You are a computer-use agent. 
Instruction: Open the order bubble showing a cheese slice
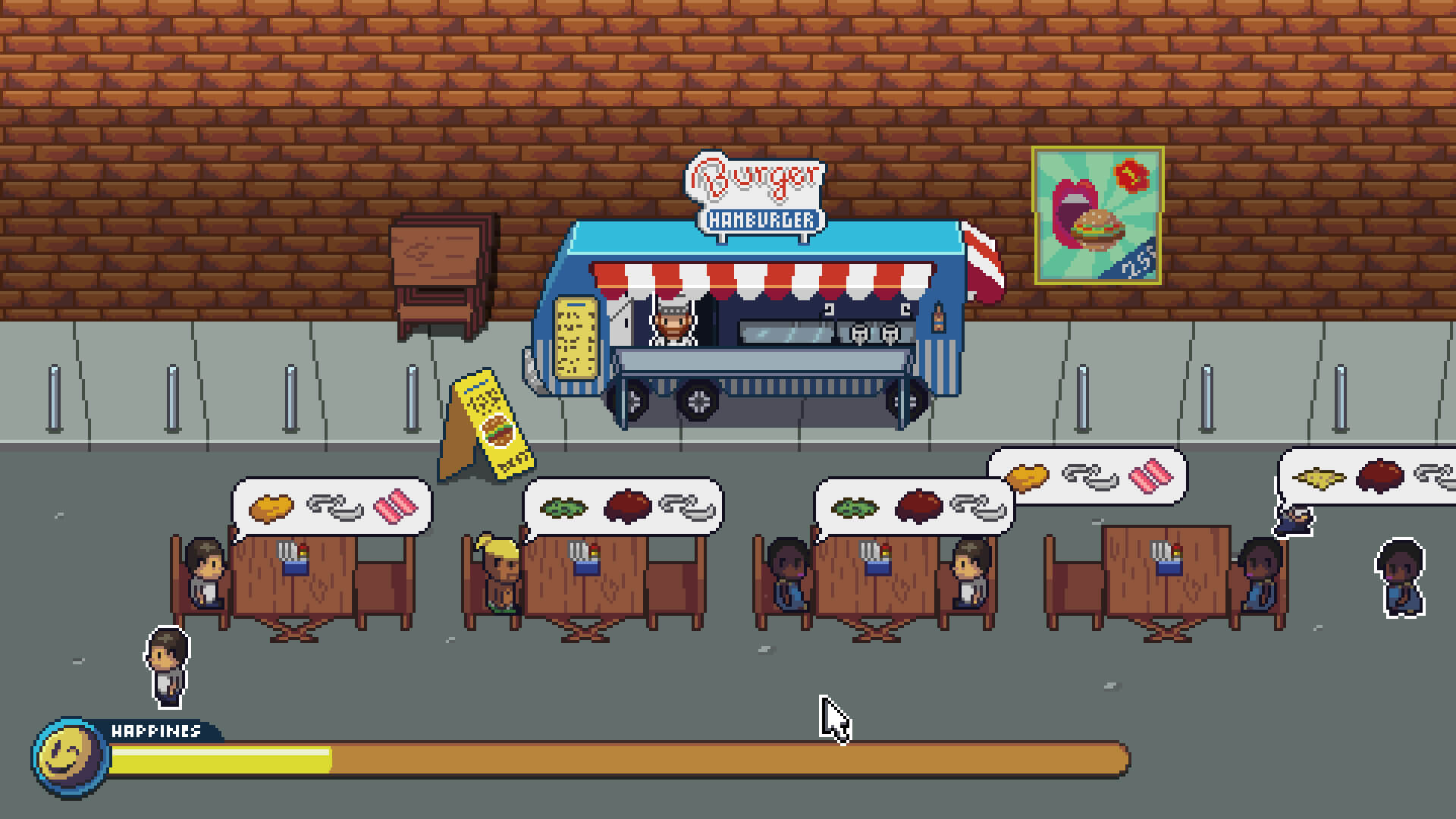(1367, 477)
